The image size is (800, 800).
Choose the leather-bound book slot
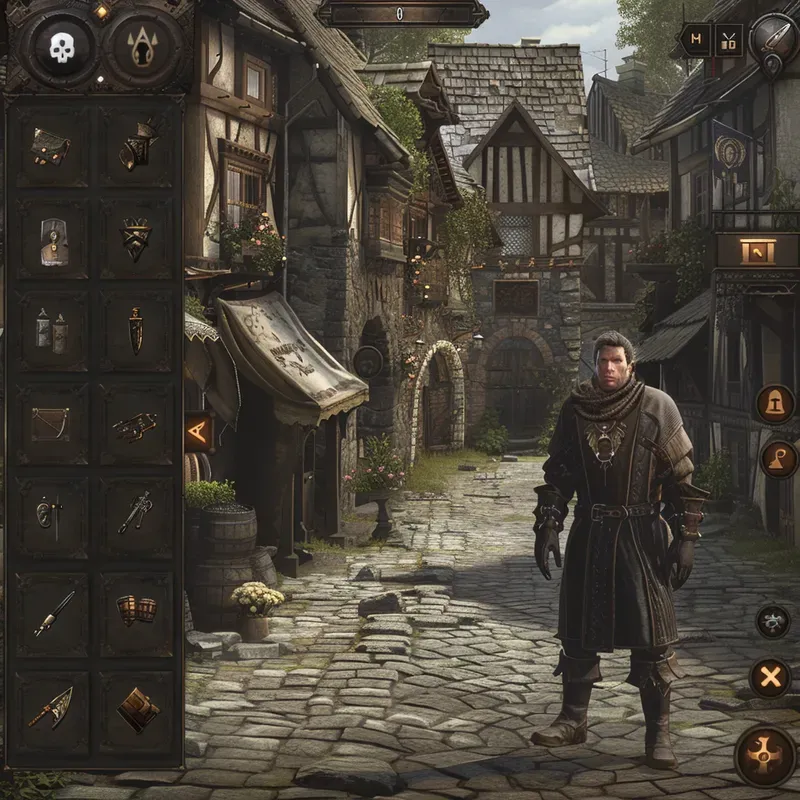(137, 708)
